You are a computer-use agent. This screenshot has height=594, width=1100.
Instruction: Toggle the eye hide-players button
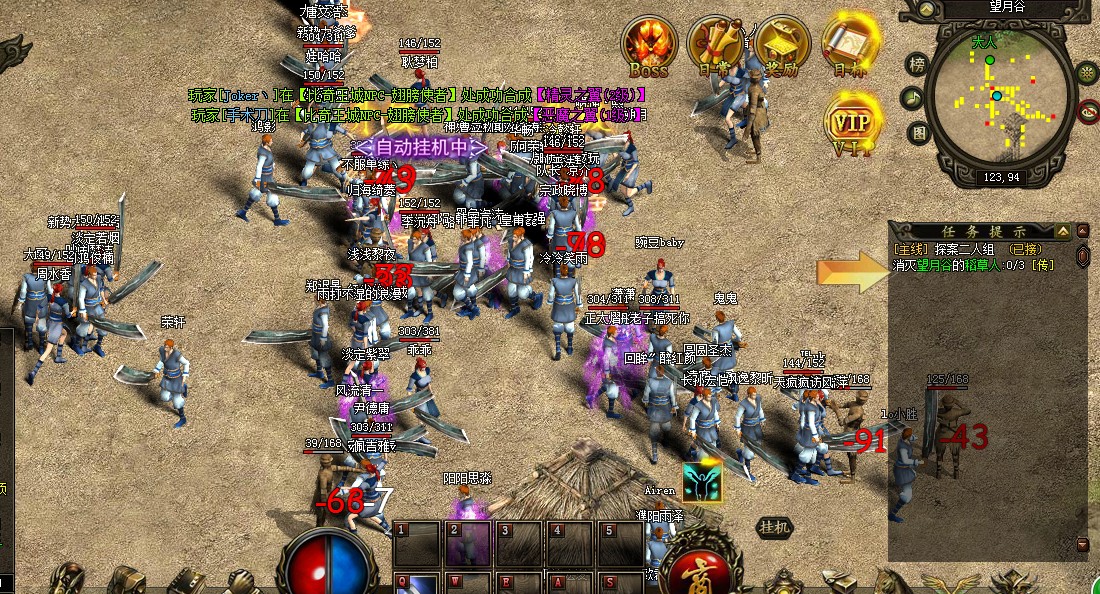[x=1089, y=111]
